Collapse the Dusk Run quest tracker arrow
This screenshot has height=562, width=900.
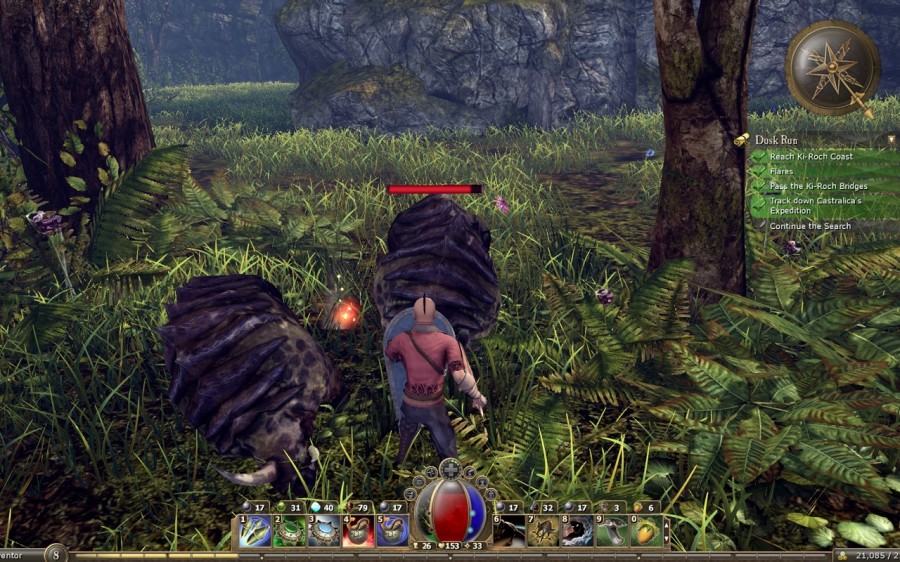[x=743, y=141]
